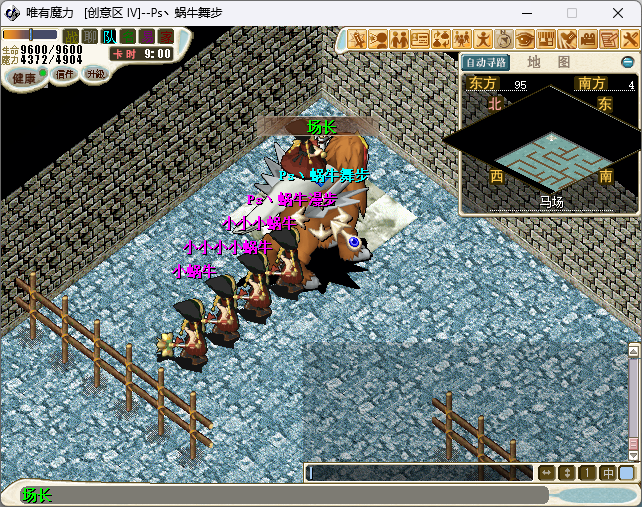Open the eye icon in the top toolbar
642x507 pixels.
526,40
